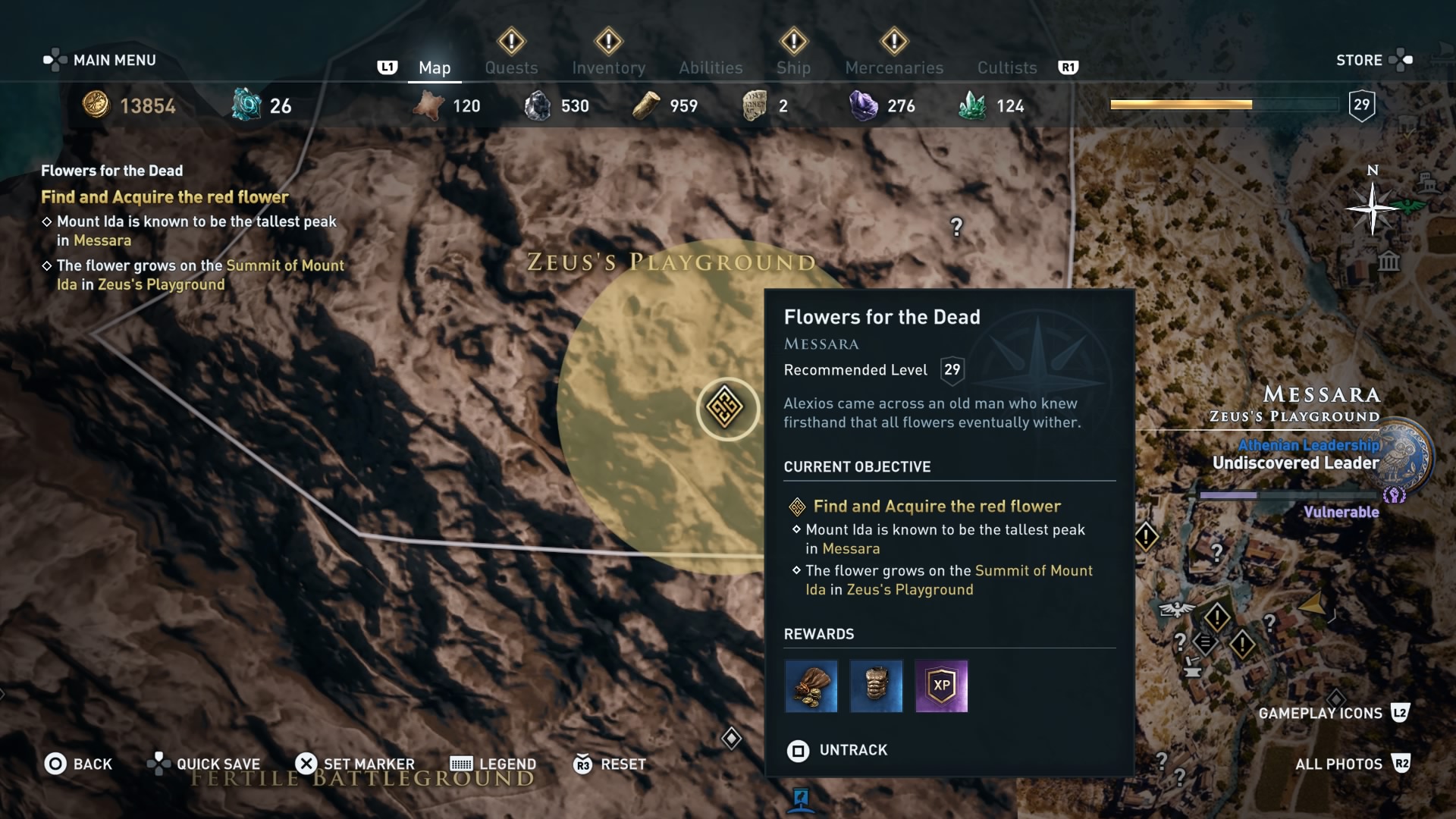Click the drachmae pouch reward thumbnail
Viewport: 1456px width, 819px height.
[x=811, y=686]
